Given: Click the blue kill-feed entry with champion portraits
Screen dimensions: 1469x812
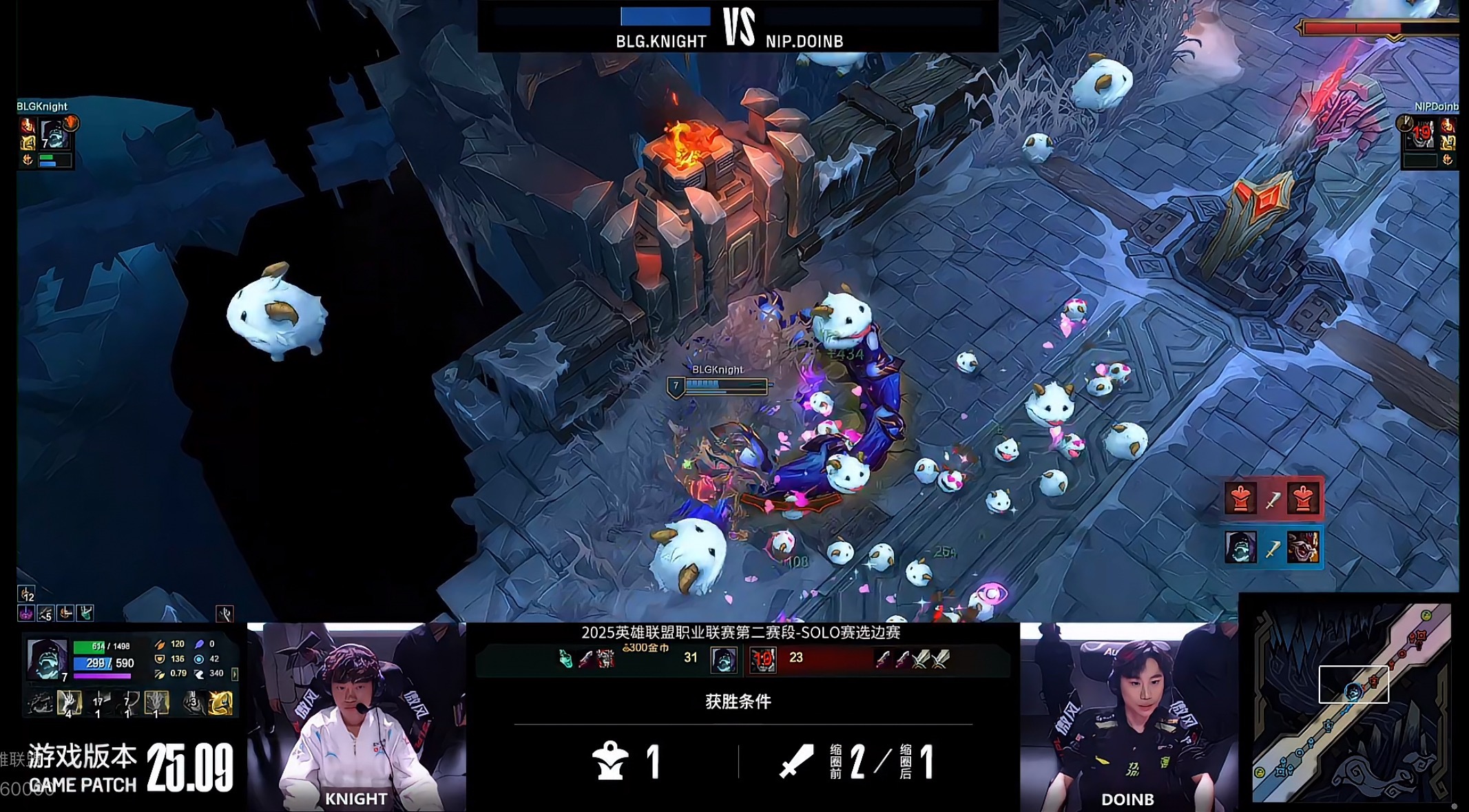Looking at the screenshot, I should click(1273, 548).
